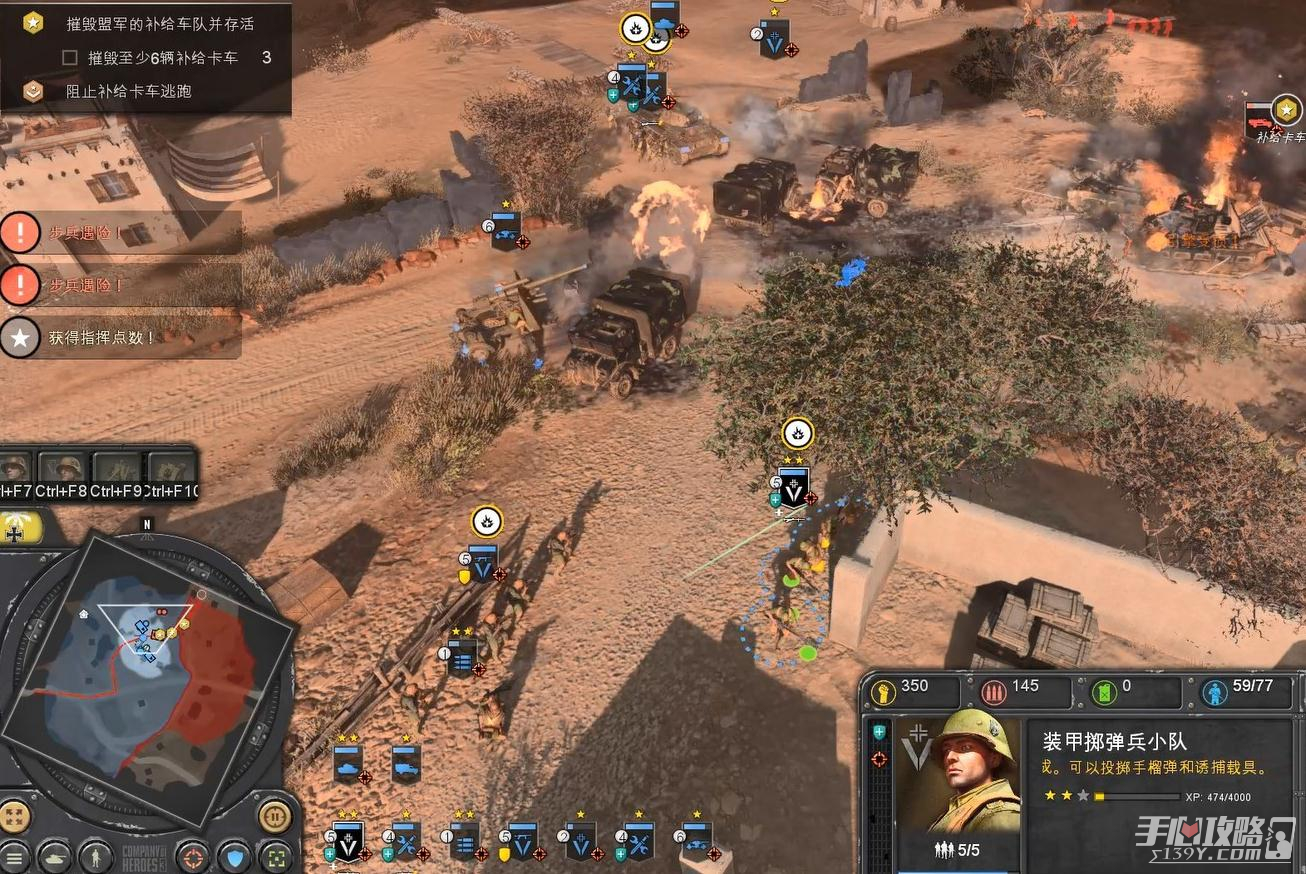
Task: Click the command points earned notification
Action: (x=120, y=337)
